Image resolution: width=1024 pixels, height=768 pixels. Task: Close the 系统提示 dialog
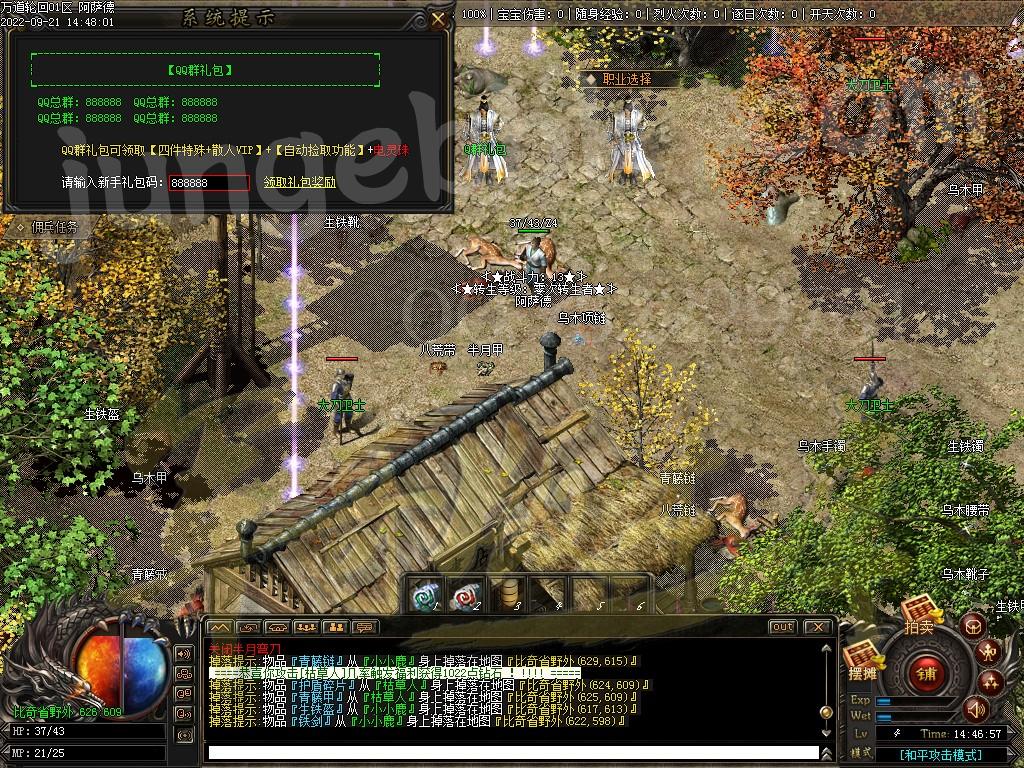(x=438, y=19)
